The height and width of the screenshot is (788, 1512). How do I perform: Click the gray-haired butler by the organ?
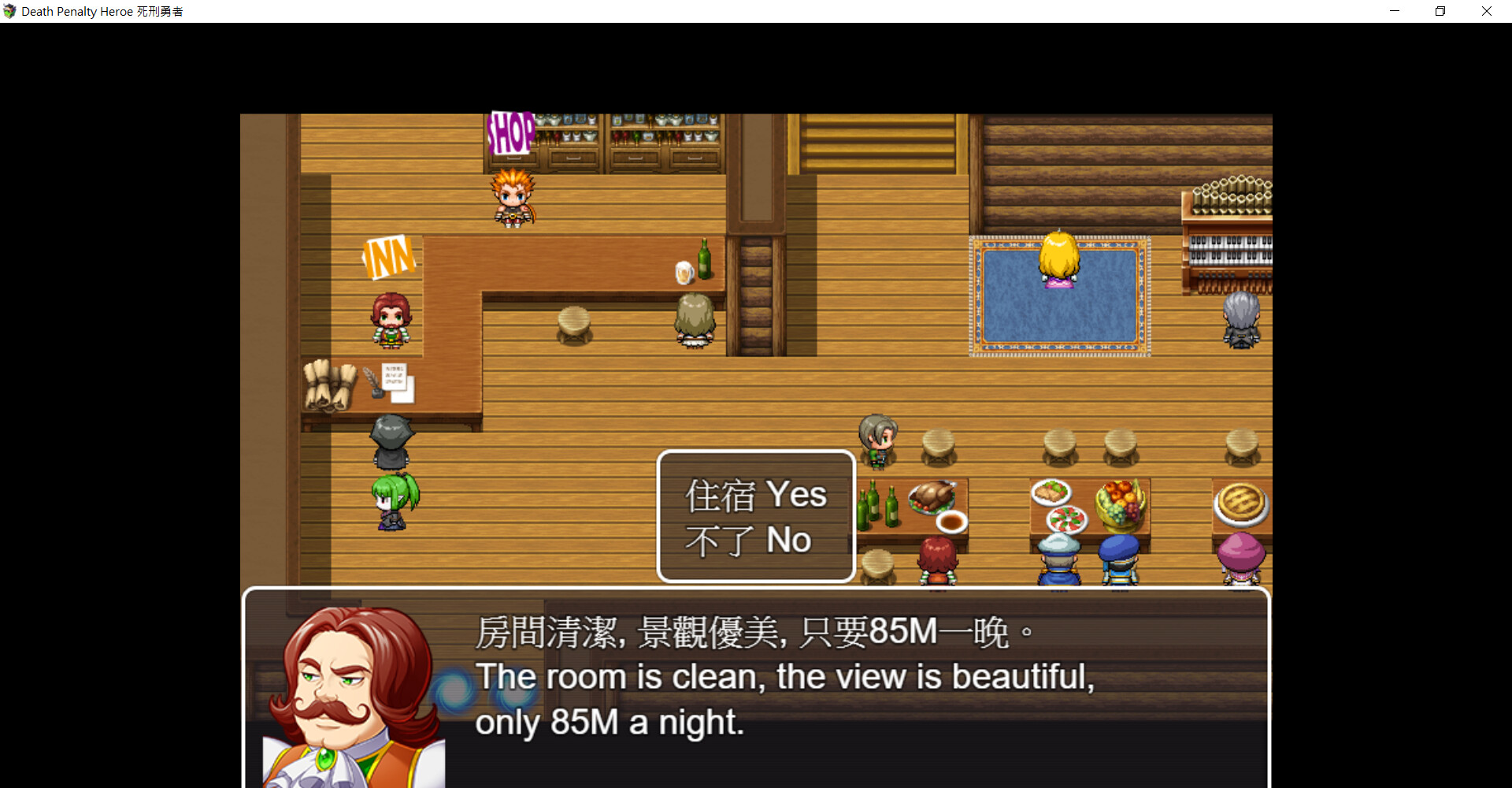(1241, 319)
